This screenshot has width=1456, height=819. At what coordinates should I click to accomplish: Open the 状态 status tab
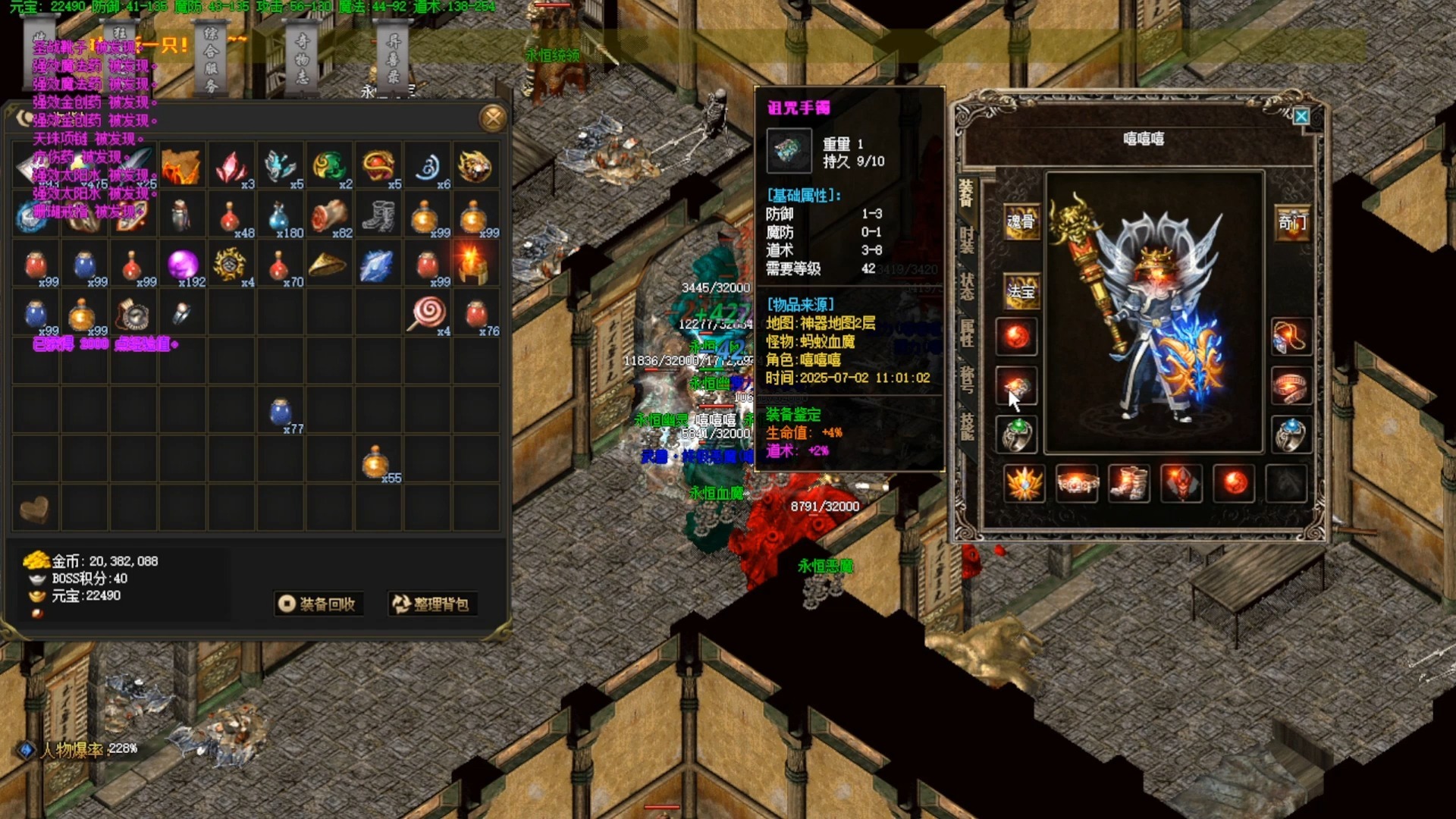(x=967, y=286)
